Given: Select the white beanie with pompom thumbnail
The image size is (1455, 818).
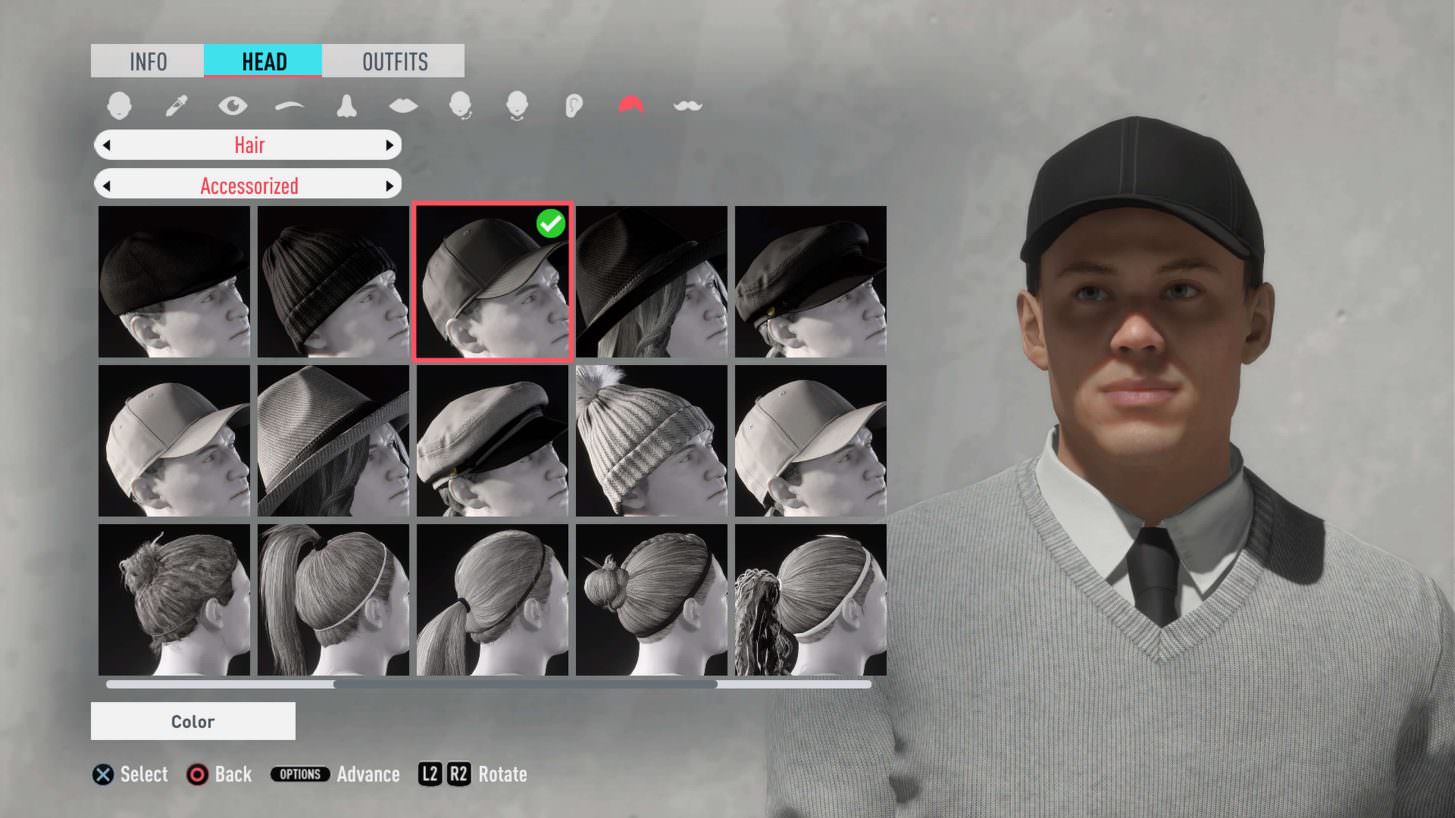Looking at the screenshot, I should pyautogui.click(x=650, y=440).
